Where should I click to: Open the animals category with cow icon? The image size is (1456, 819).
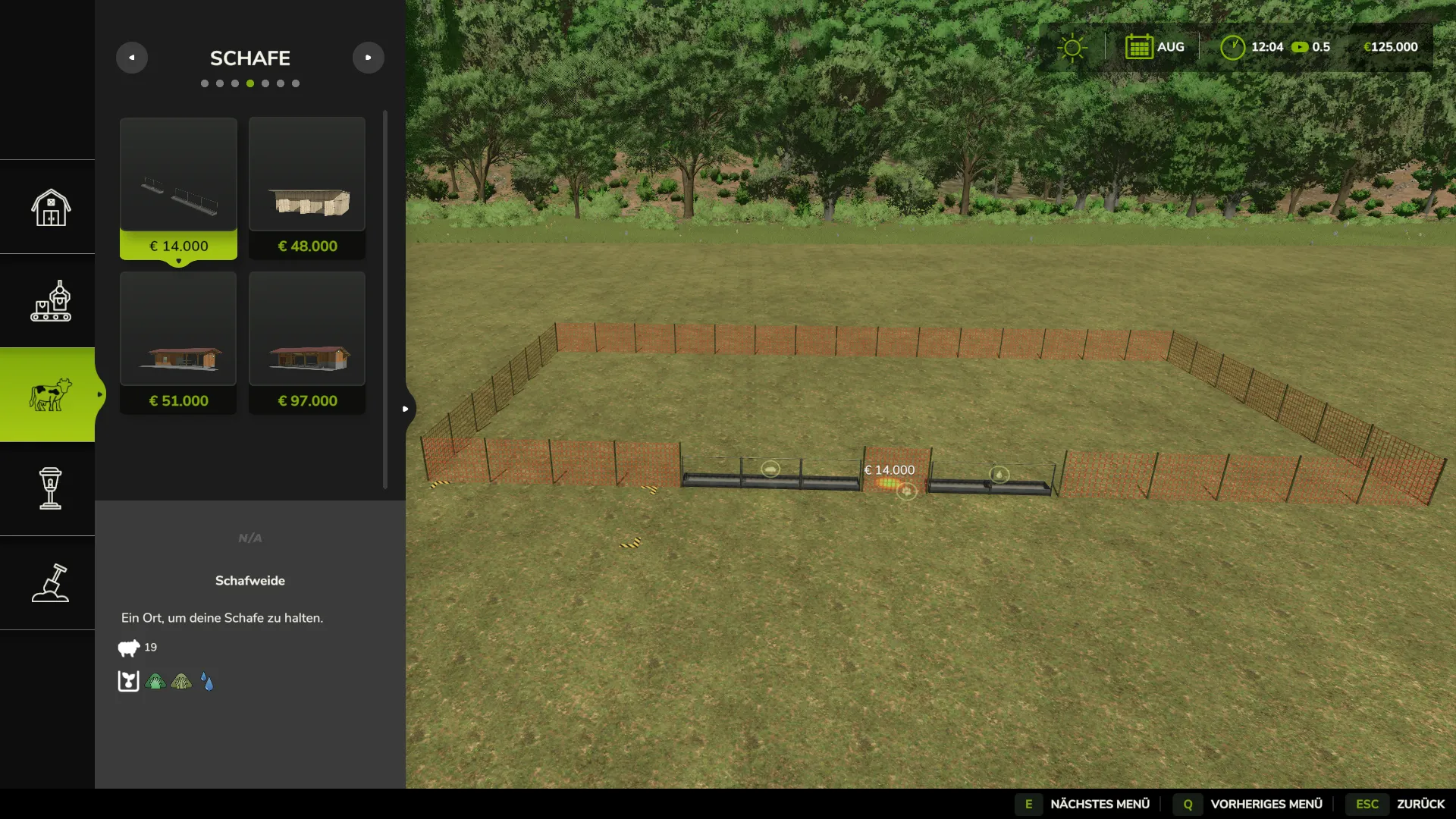[x=50, y=394]
